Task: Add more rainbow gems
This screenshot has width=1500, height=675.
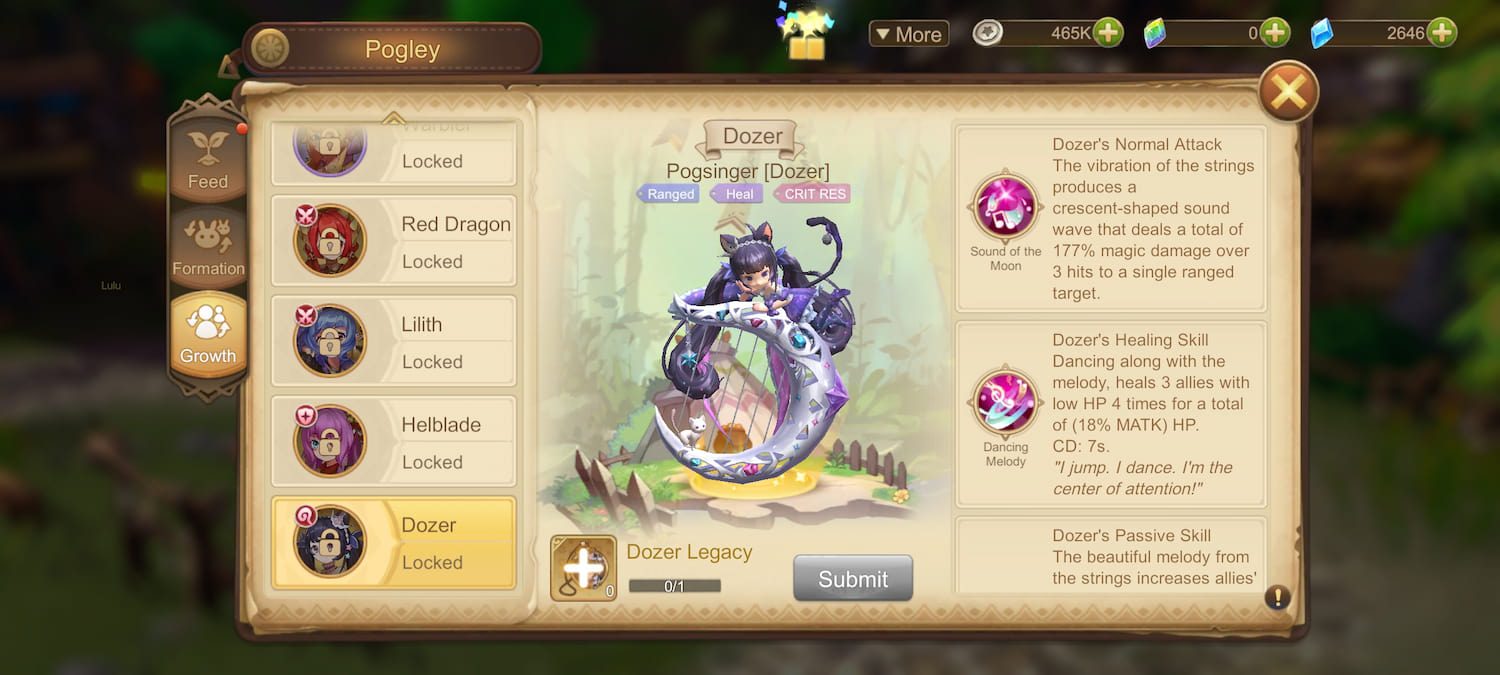Action: point(1274,33)
